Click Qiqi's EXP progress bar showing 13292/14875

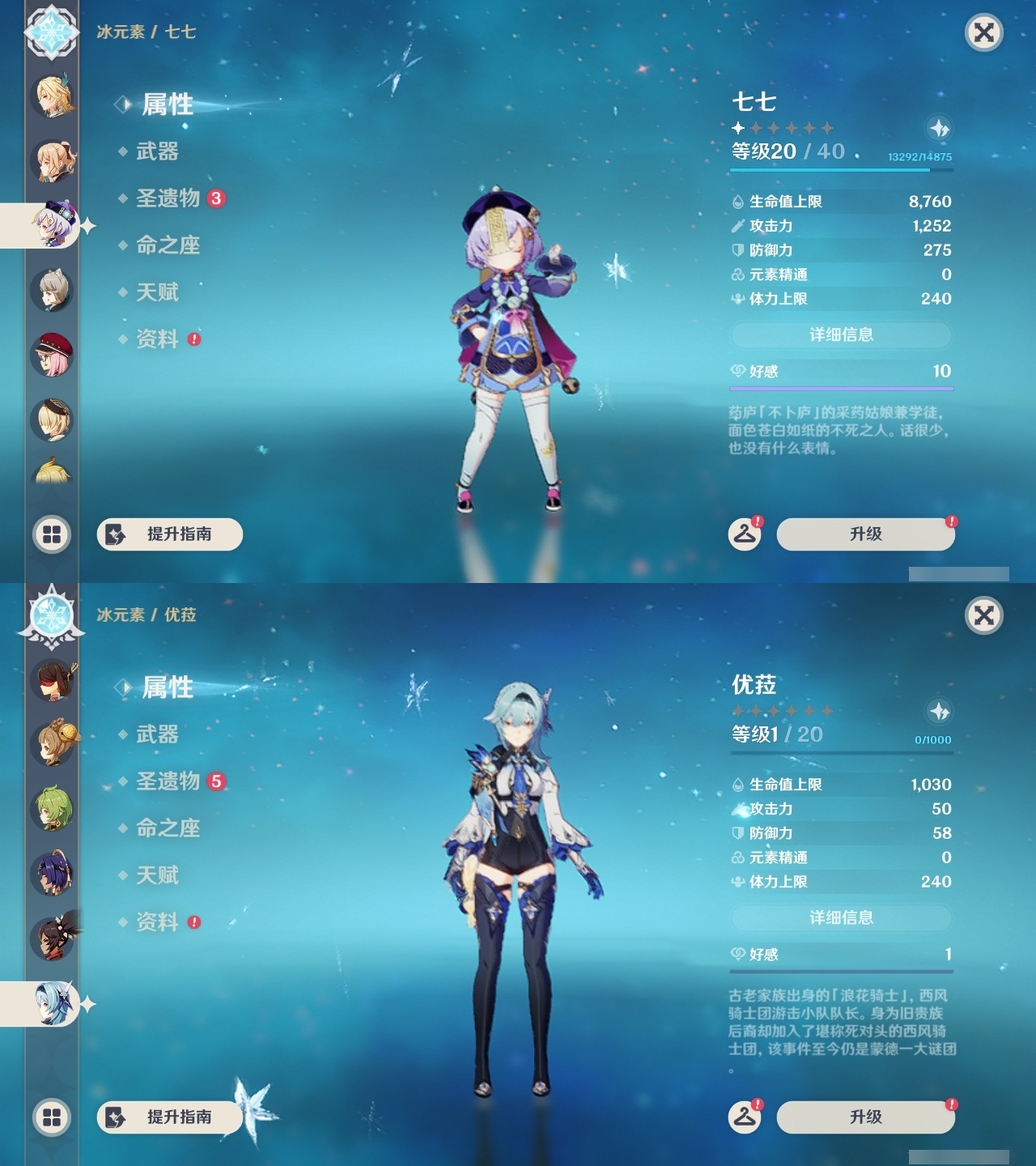tap(842, 172)
